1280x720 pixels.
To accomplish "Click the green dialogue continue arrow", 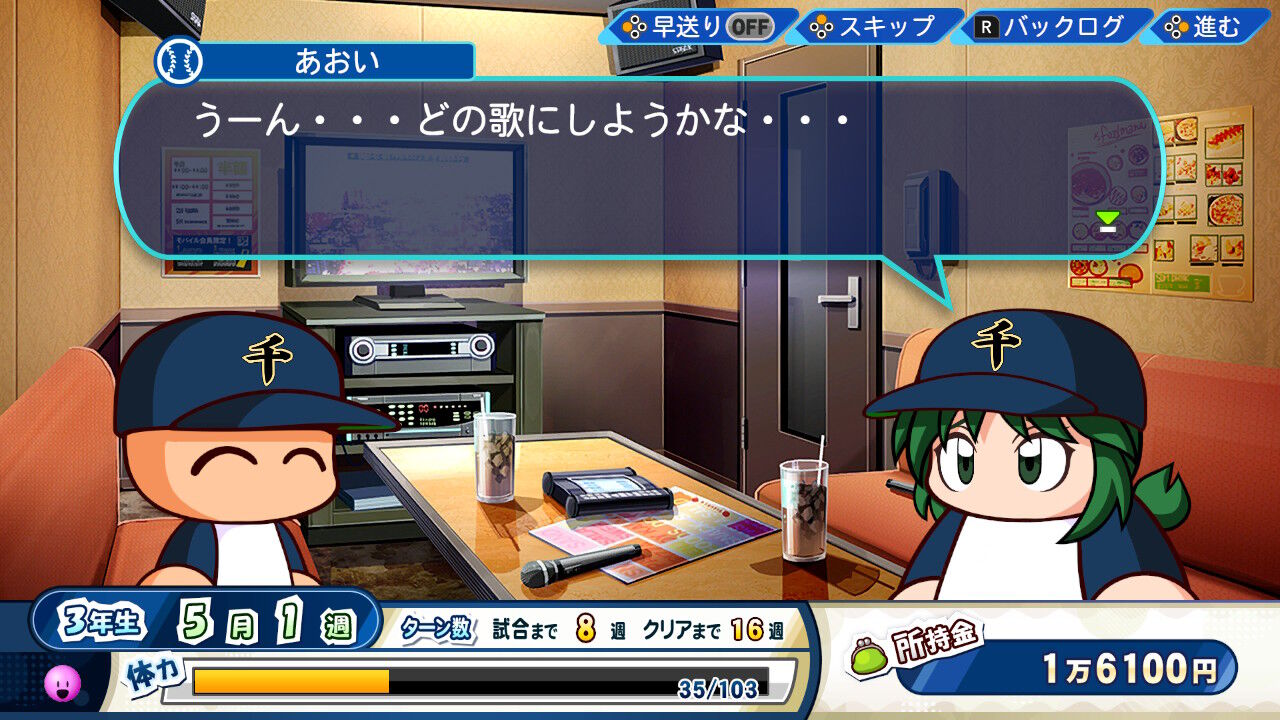I will [1107, 221].
